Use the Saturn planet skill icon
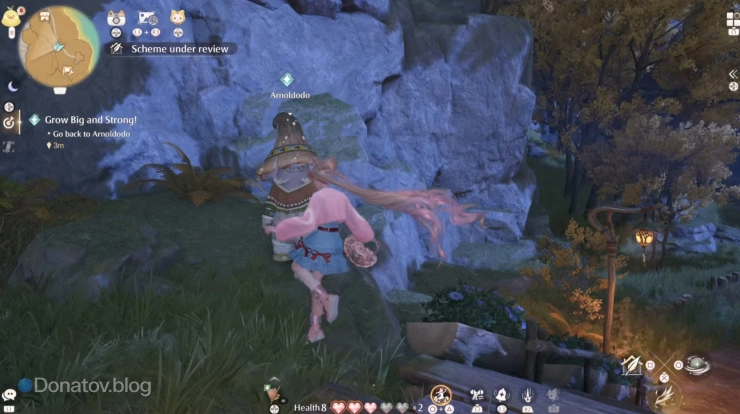The height and width of the screenshot is (414, 740). [697, 366]
